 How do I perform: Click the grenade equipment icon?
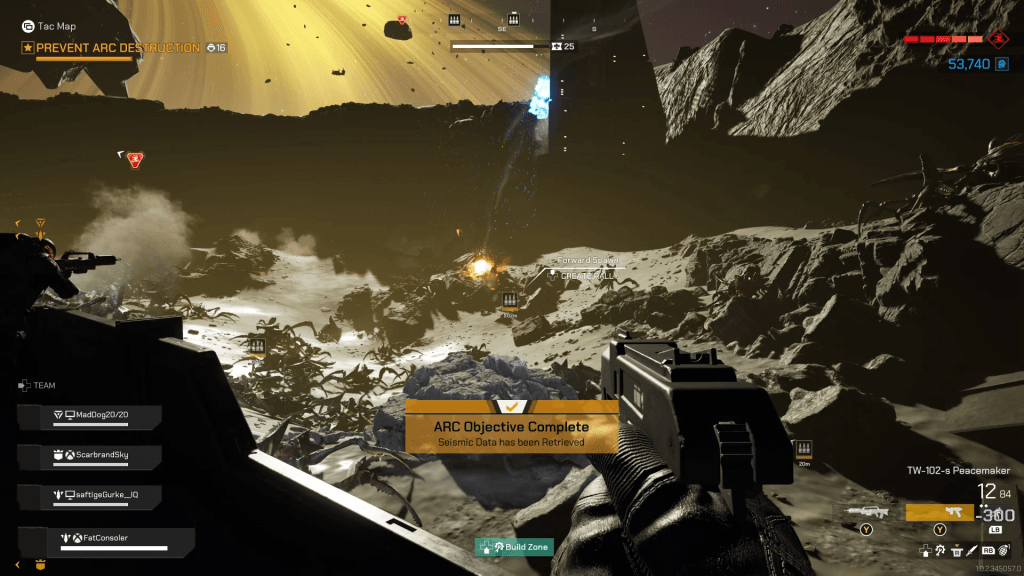(x=1001, y=550)
